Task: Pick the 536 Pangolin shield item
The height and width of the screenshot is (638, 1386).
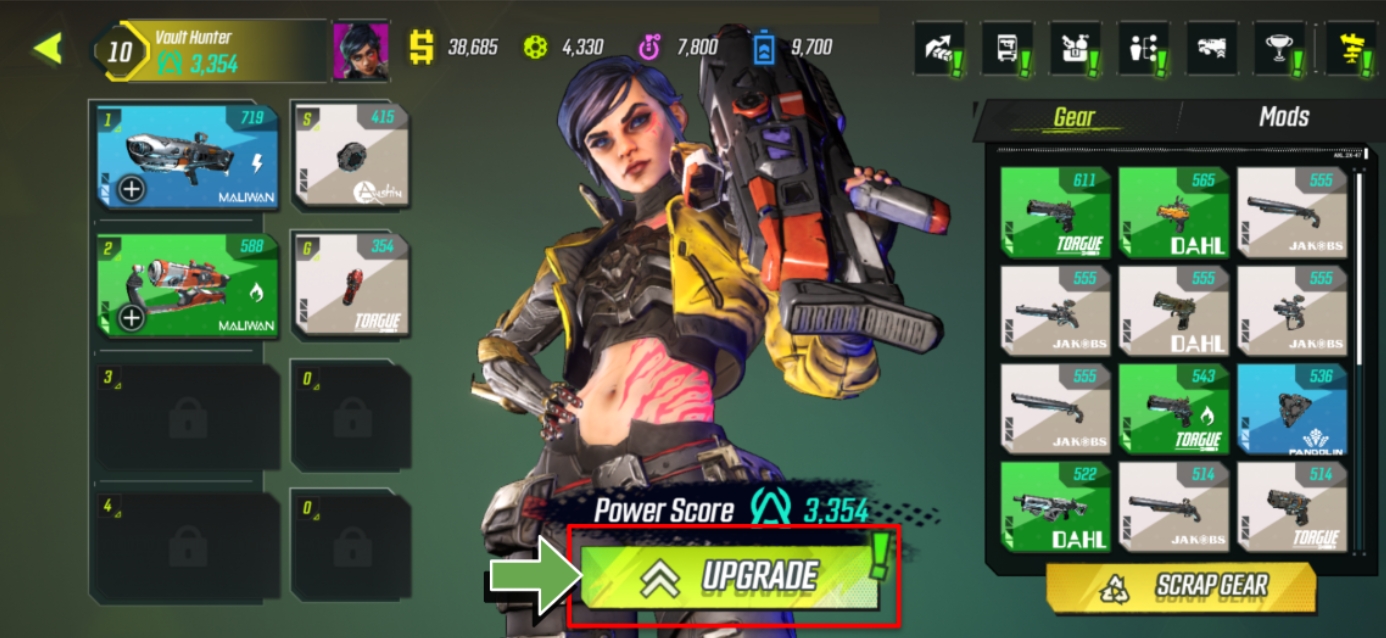Action: (x=1291, y=408)
